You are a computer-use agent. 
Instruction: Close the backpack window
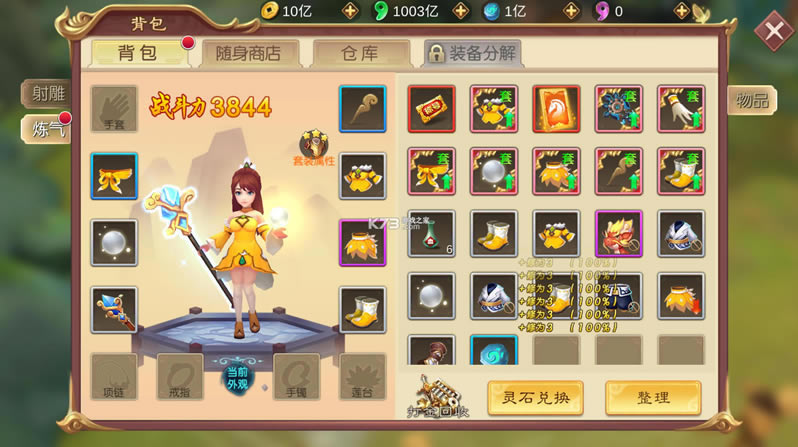773,31
